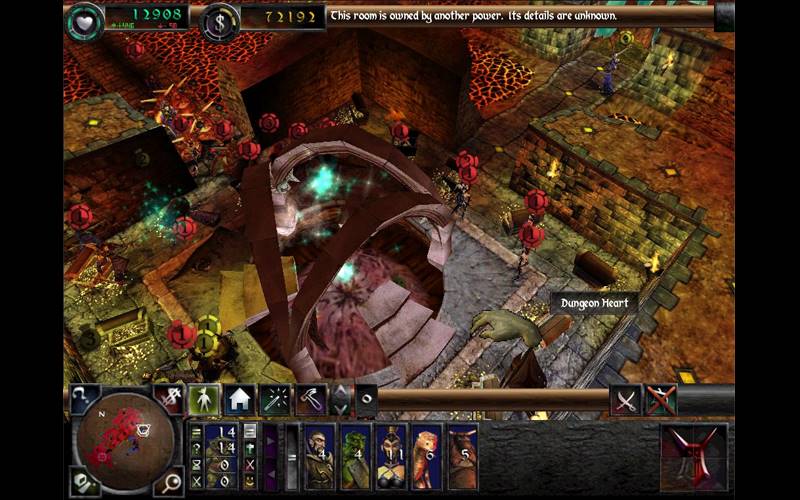Click the red horned reaper talisman

(x=694, y=456)
